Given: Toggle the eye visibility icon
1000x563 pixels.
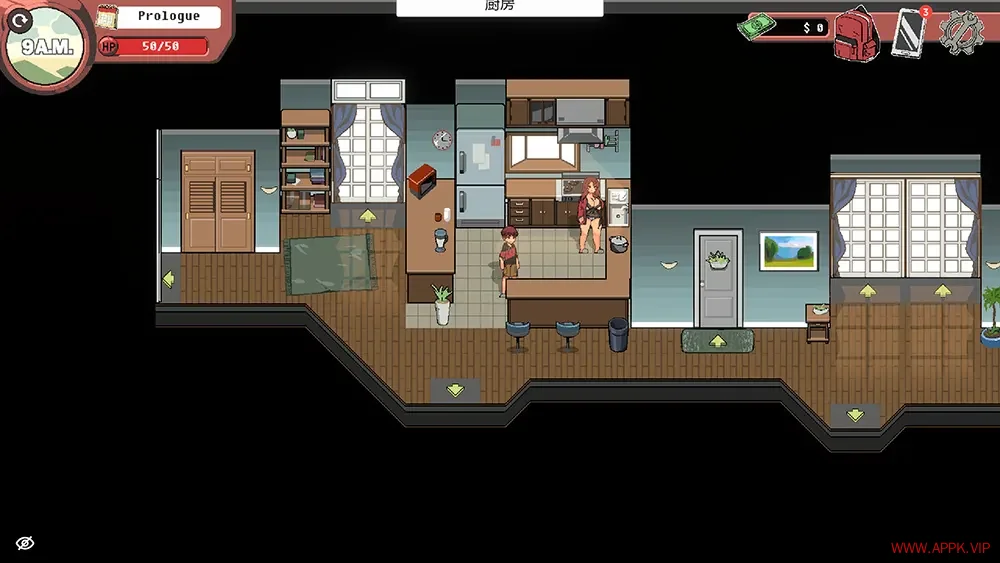Looking at the screenshot, I should [x=25, y=543].
